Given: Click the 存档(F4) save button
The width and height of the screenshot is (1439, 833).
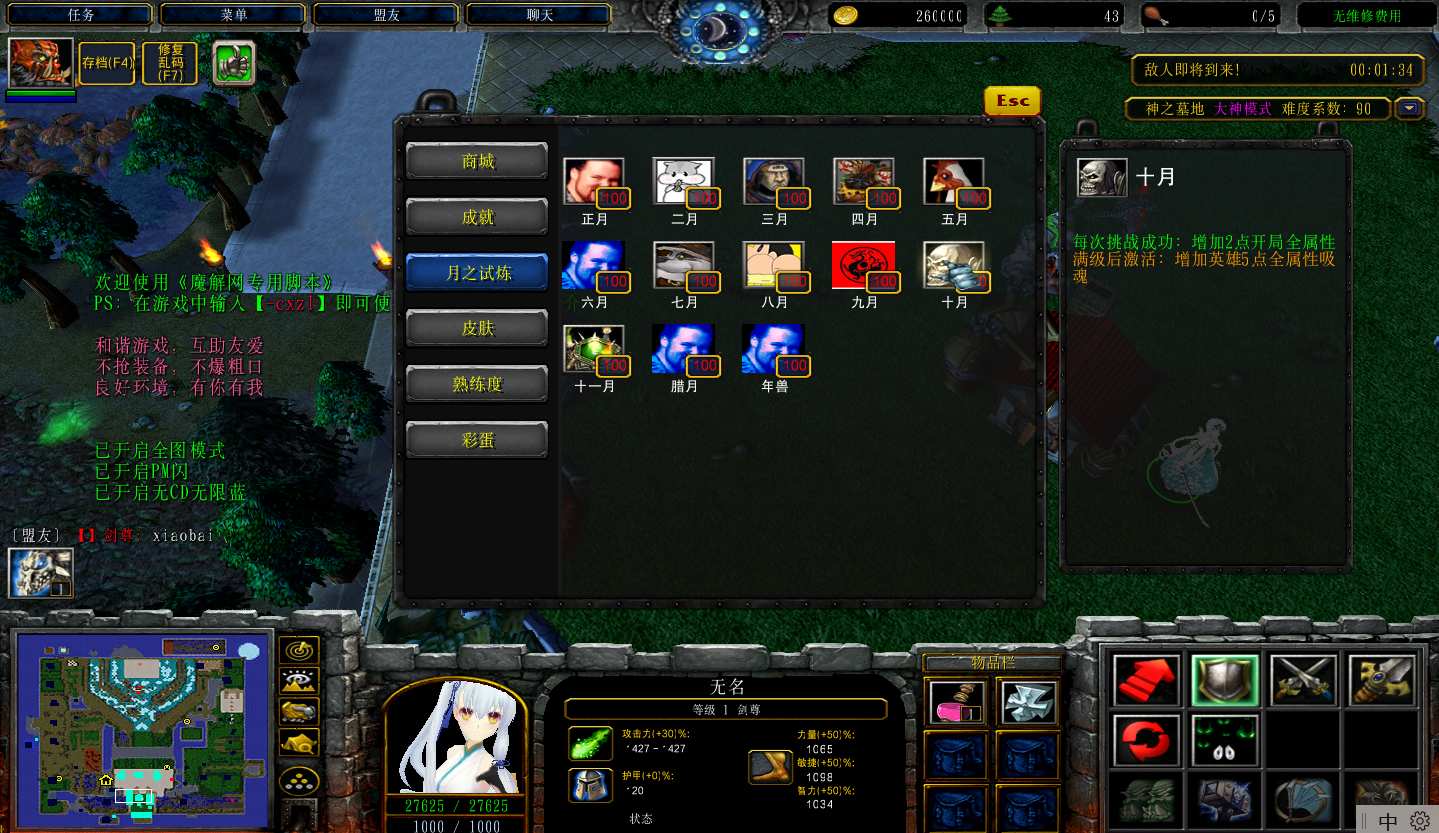Looking at the screenshot, I should (x=108, y=63).
